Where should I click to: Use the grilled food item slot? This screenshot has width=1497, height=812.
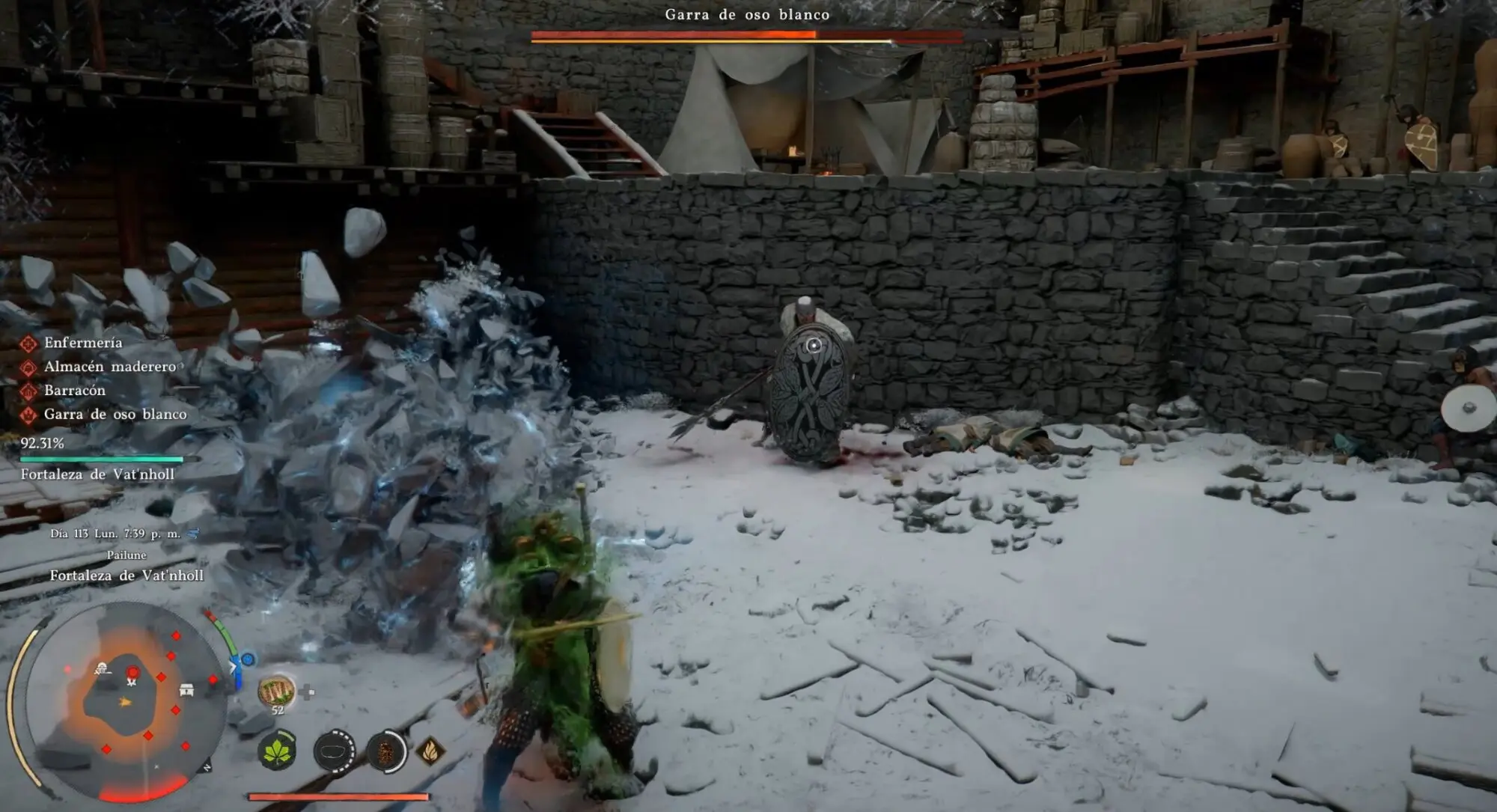[x=276, y=692]
